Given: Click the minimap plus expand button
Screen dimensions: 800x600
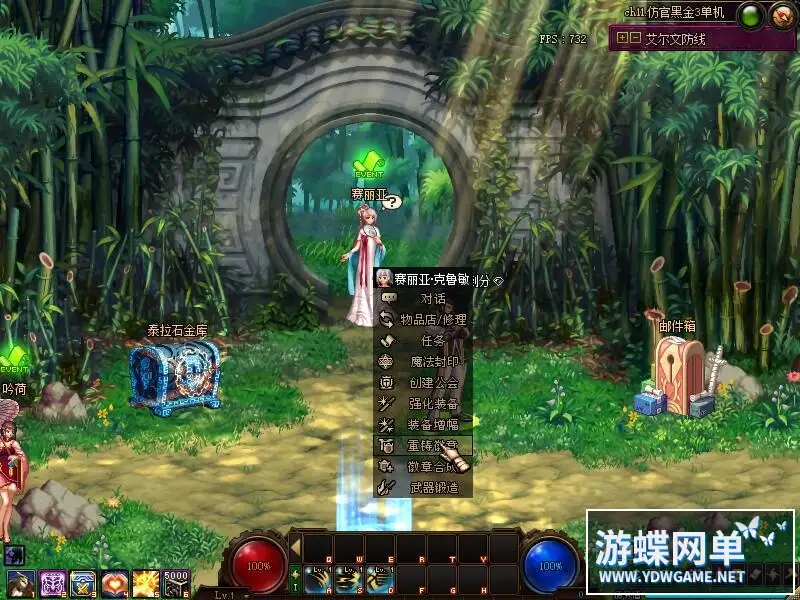Looking at the screenshot, I should pos(623,38).
